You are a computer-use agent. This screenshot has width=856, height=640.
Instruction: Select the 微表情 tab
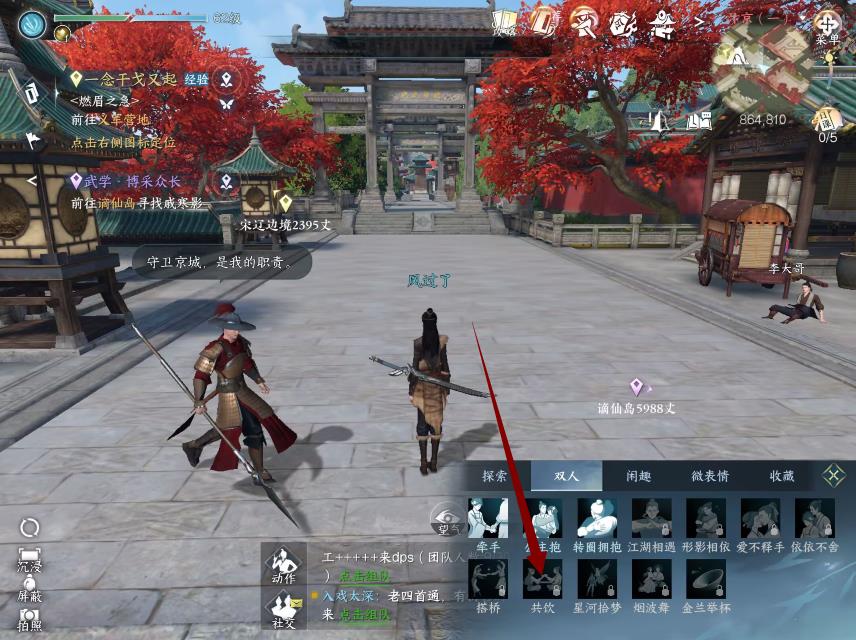point(710,477)
